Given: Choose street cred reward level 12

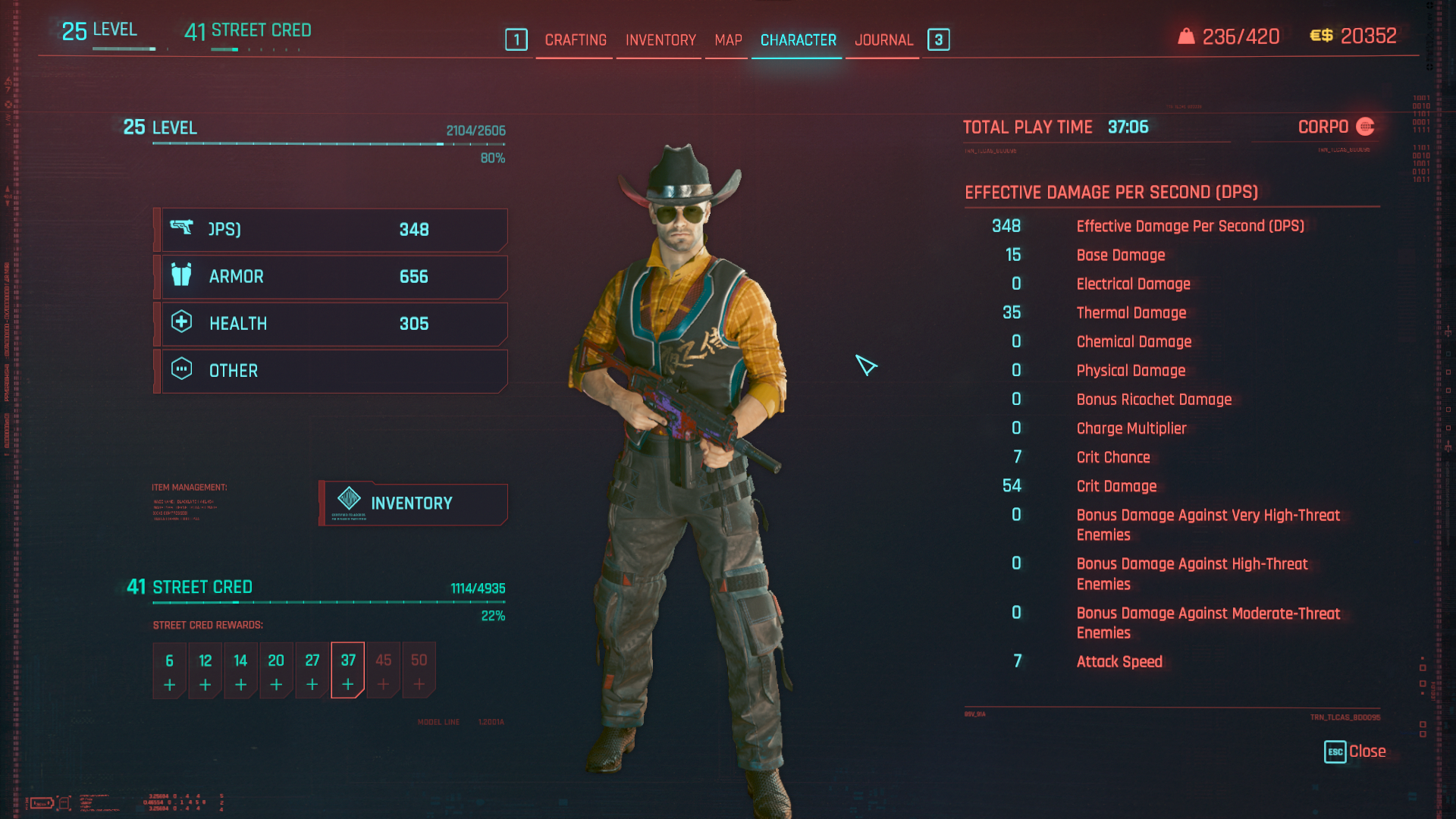Looking at the screenshot, I should coord(205,671).
